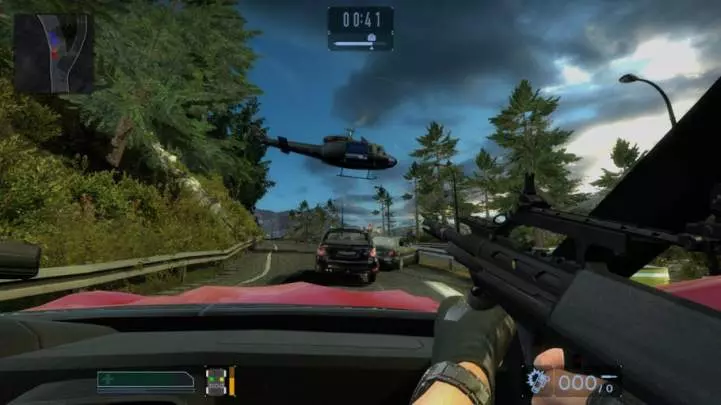Click the car seat-position icon

tap(214, 380)
